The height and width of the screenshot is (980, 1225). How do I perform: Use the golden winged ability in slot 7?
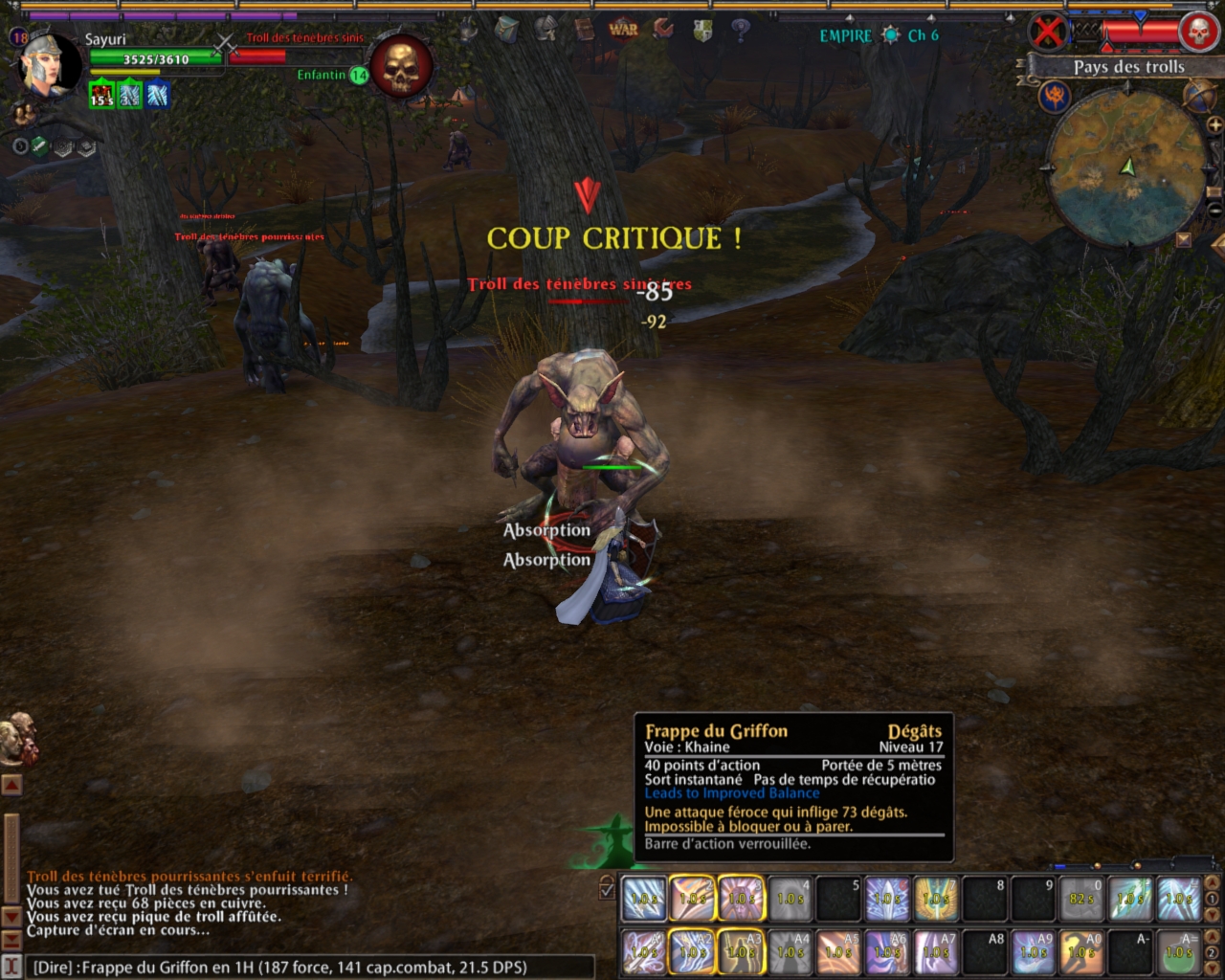pos(936,899)
